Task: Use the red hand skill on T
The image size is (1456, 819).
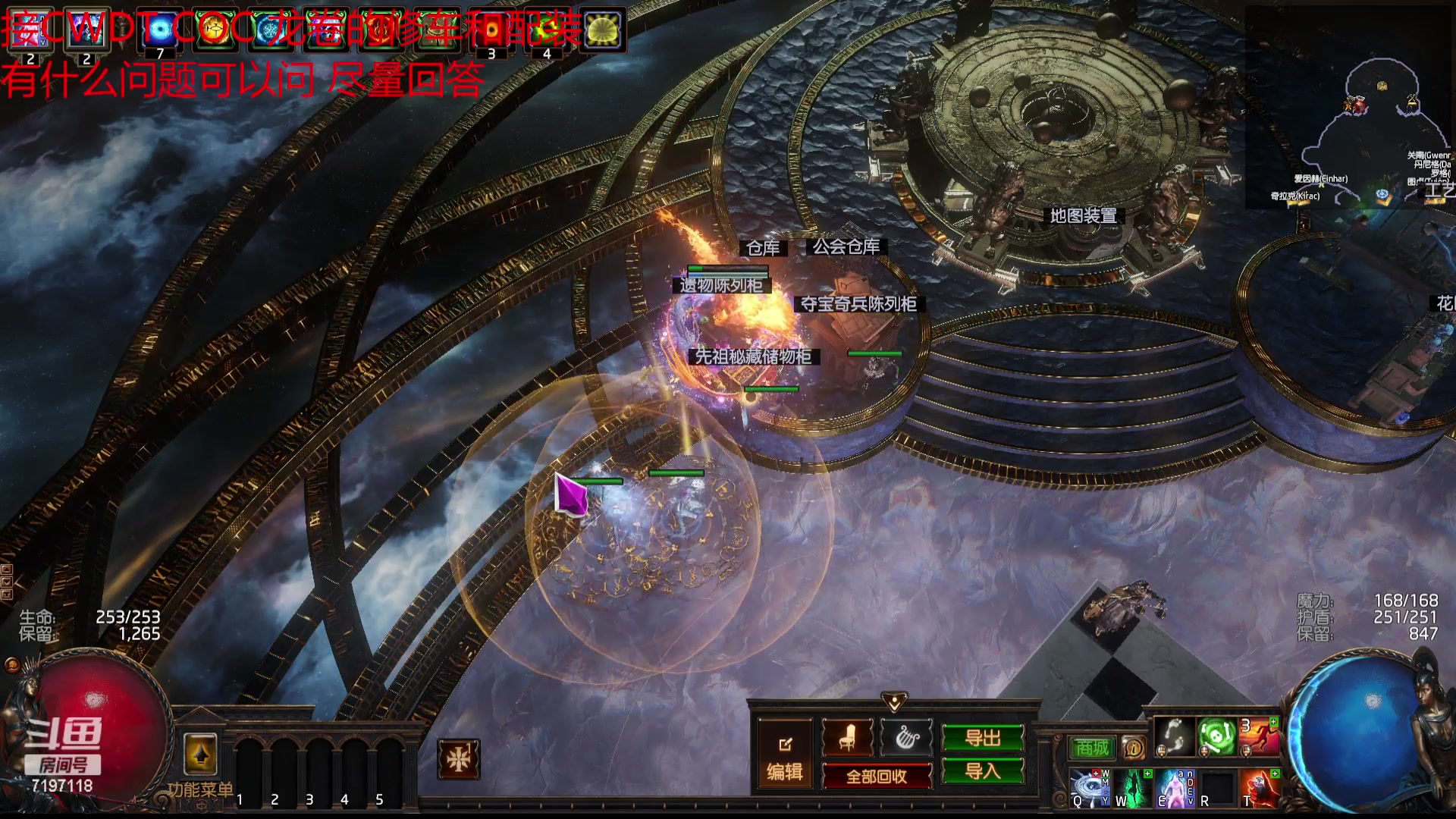Action: point(1260,788)
